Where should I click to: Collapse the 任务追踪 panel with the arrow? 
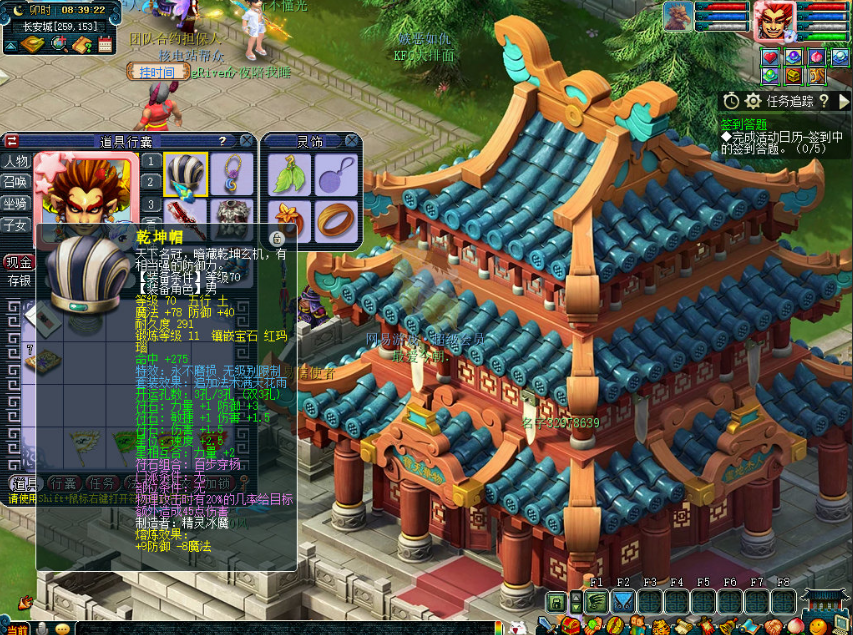point(844,101)
